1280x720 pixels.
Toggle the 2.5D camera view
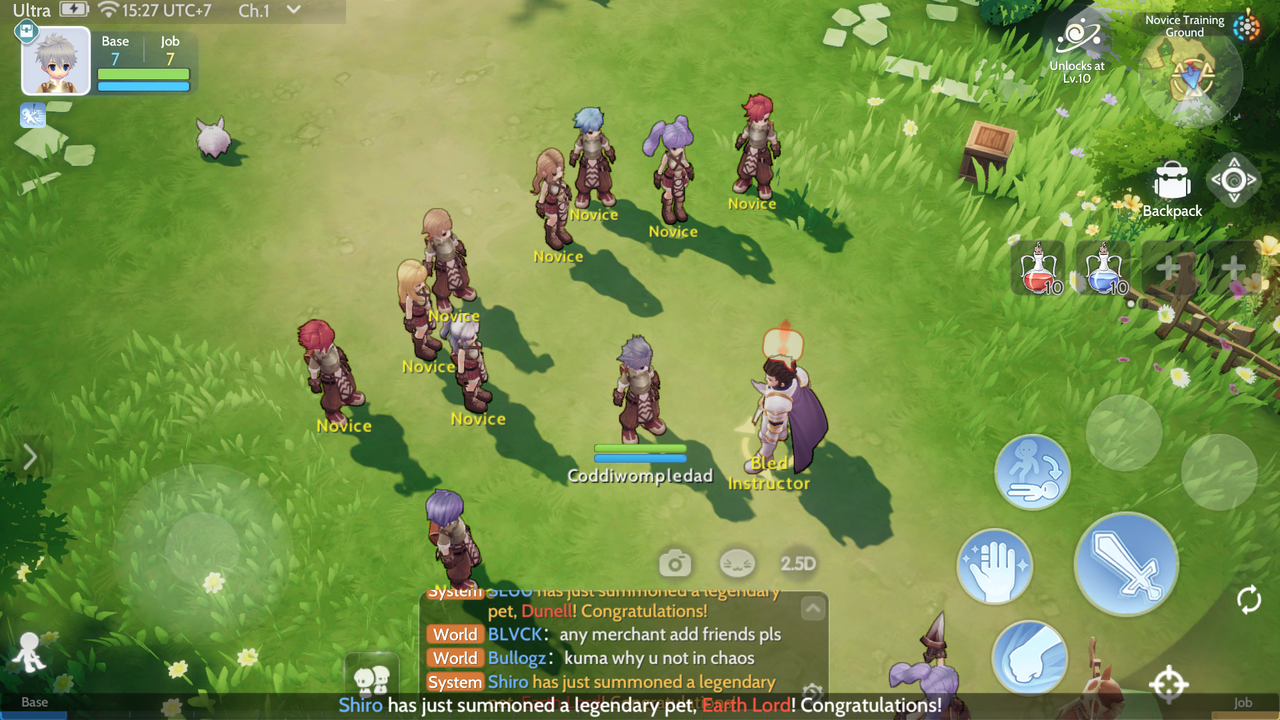click(x=798, y=563)
